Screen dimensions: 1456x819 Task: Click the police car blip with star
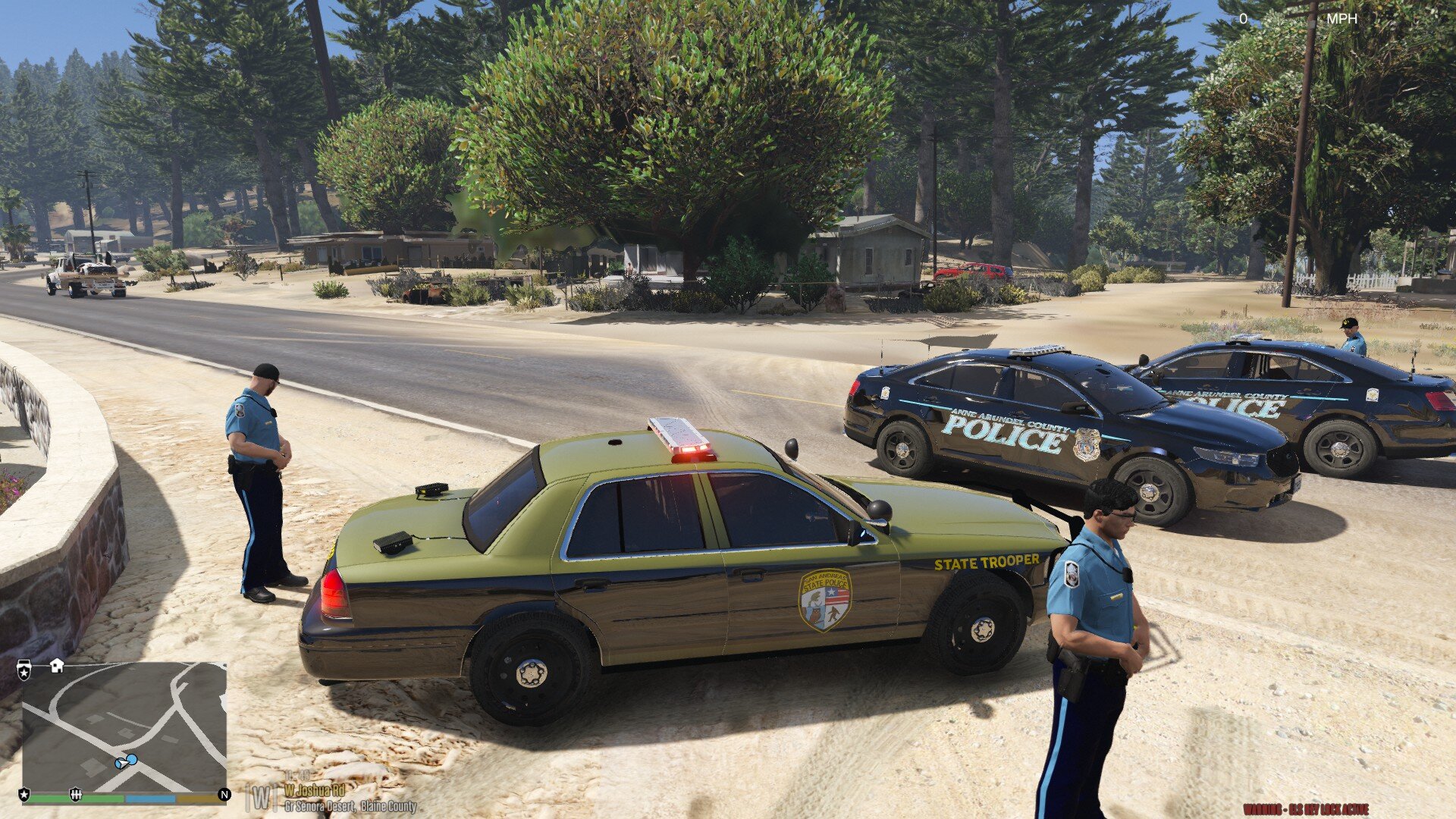24,670
